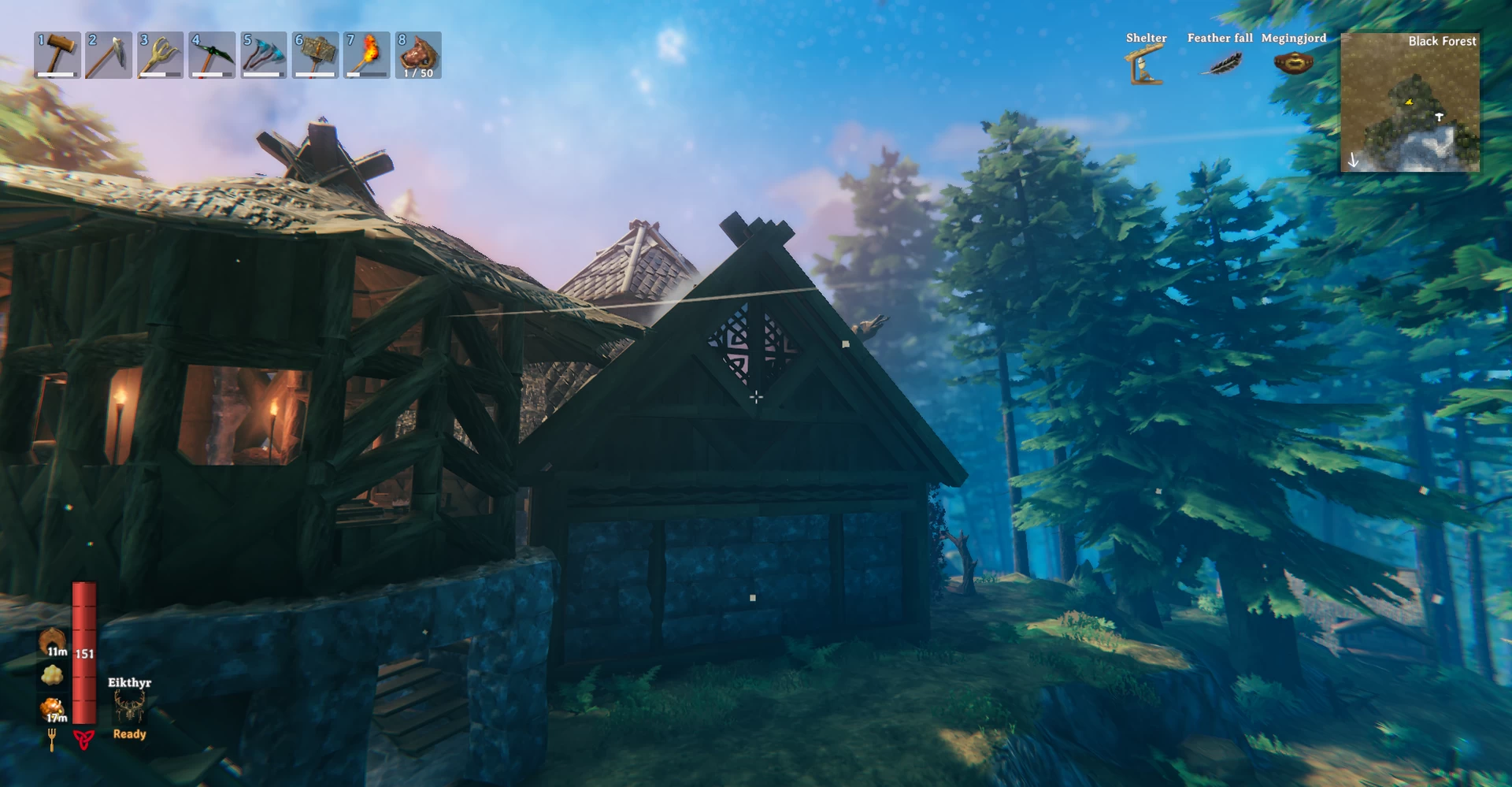Choose the cultivator in hotbar slot 3
This screenshot has height=787, width=1512.
pos(161,55)
